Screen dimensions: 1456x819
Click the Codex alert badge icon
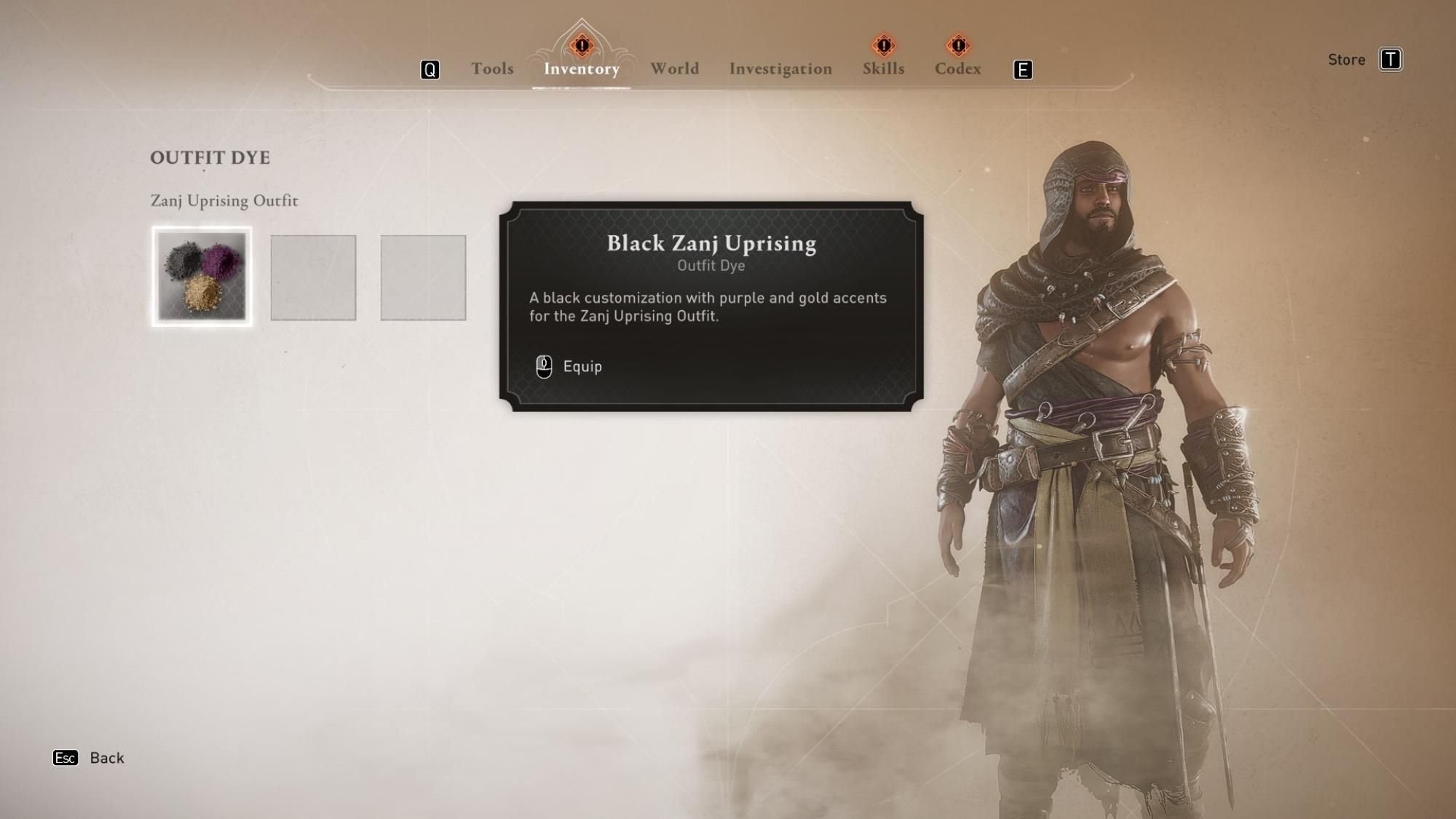coord(958,45)
